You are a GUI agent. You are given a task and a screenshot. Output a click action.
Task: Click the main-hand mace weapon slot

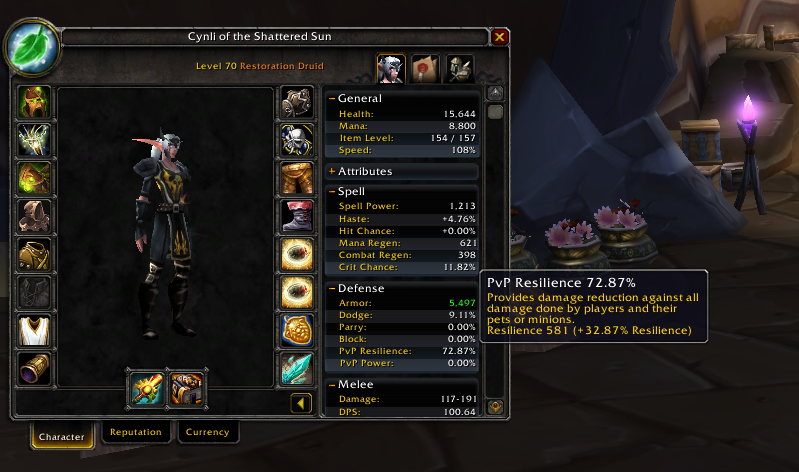tap(145, 387)
